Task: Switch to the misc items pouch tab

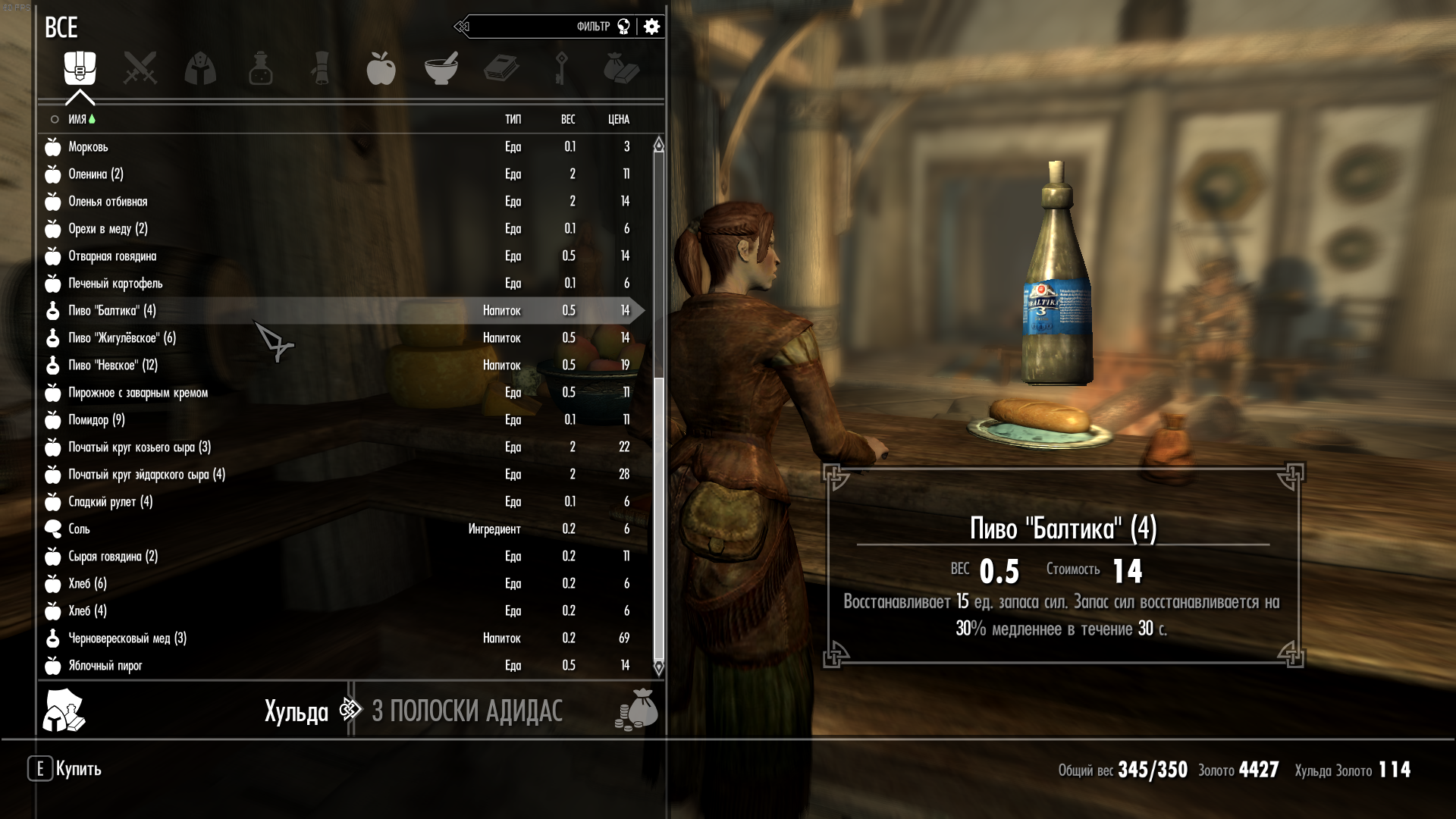Action: pos(622,68)
